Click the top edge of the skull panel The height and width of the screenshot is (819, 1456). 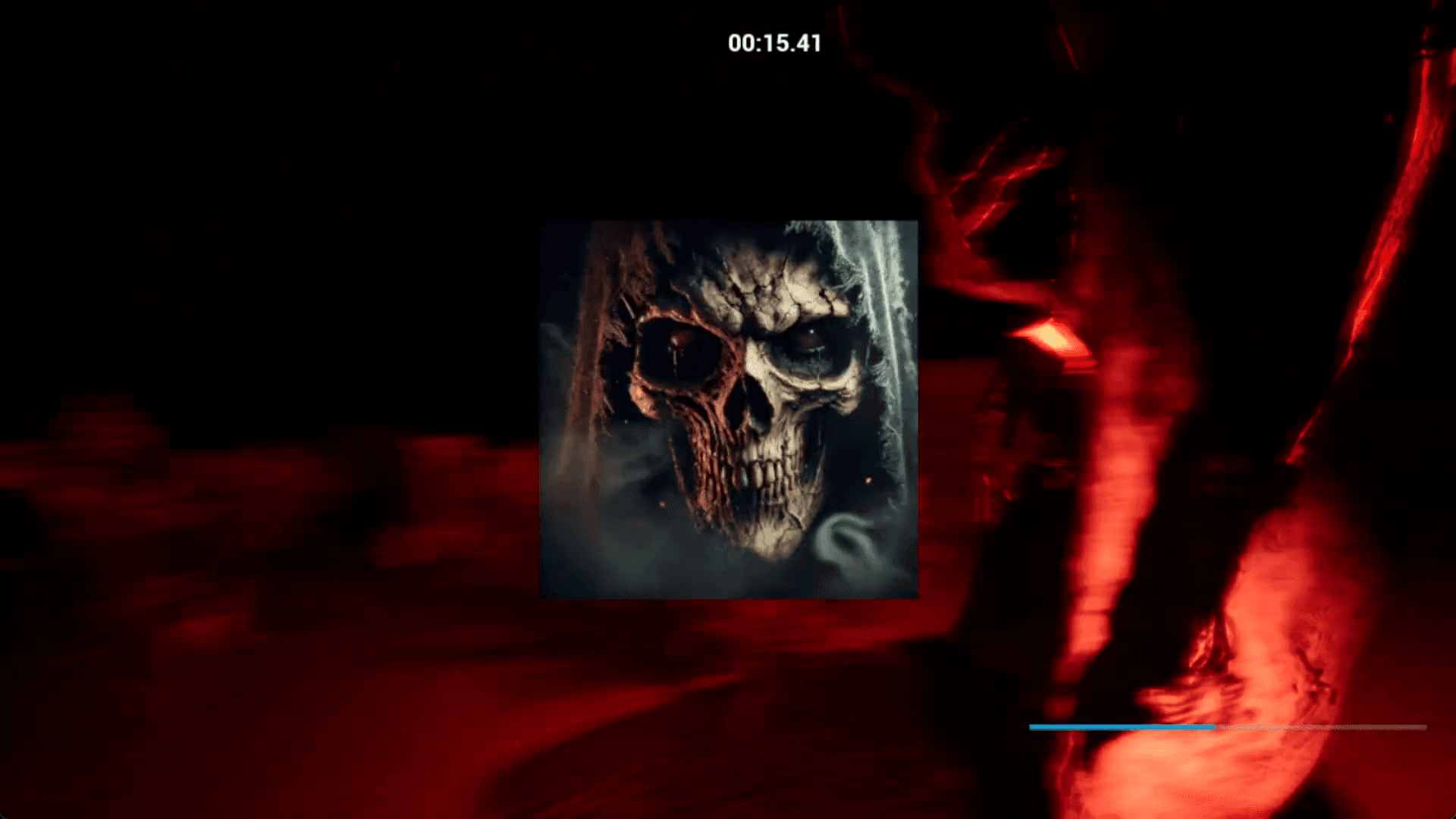(728, 221)
